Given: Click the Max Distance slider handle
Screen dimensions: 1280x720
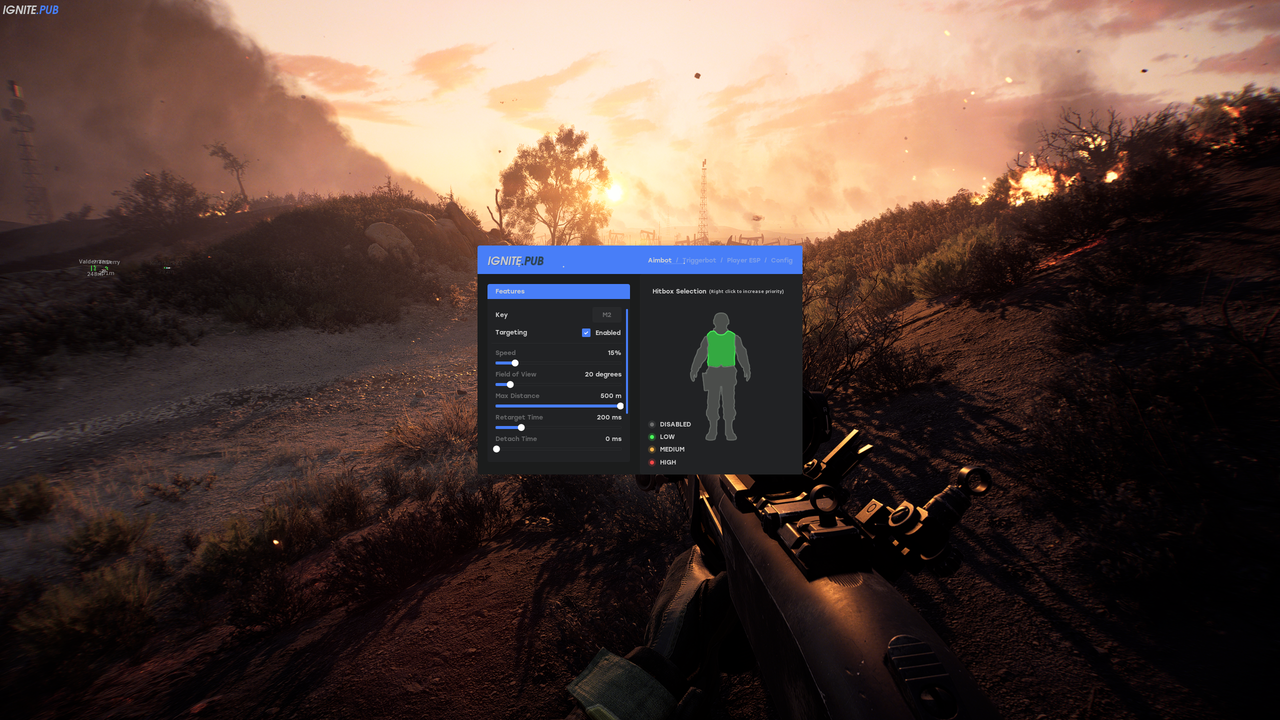Looking at the screenshot, I should tap(619, 406).
